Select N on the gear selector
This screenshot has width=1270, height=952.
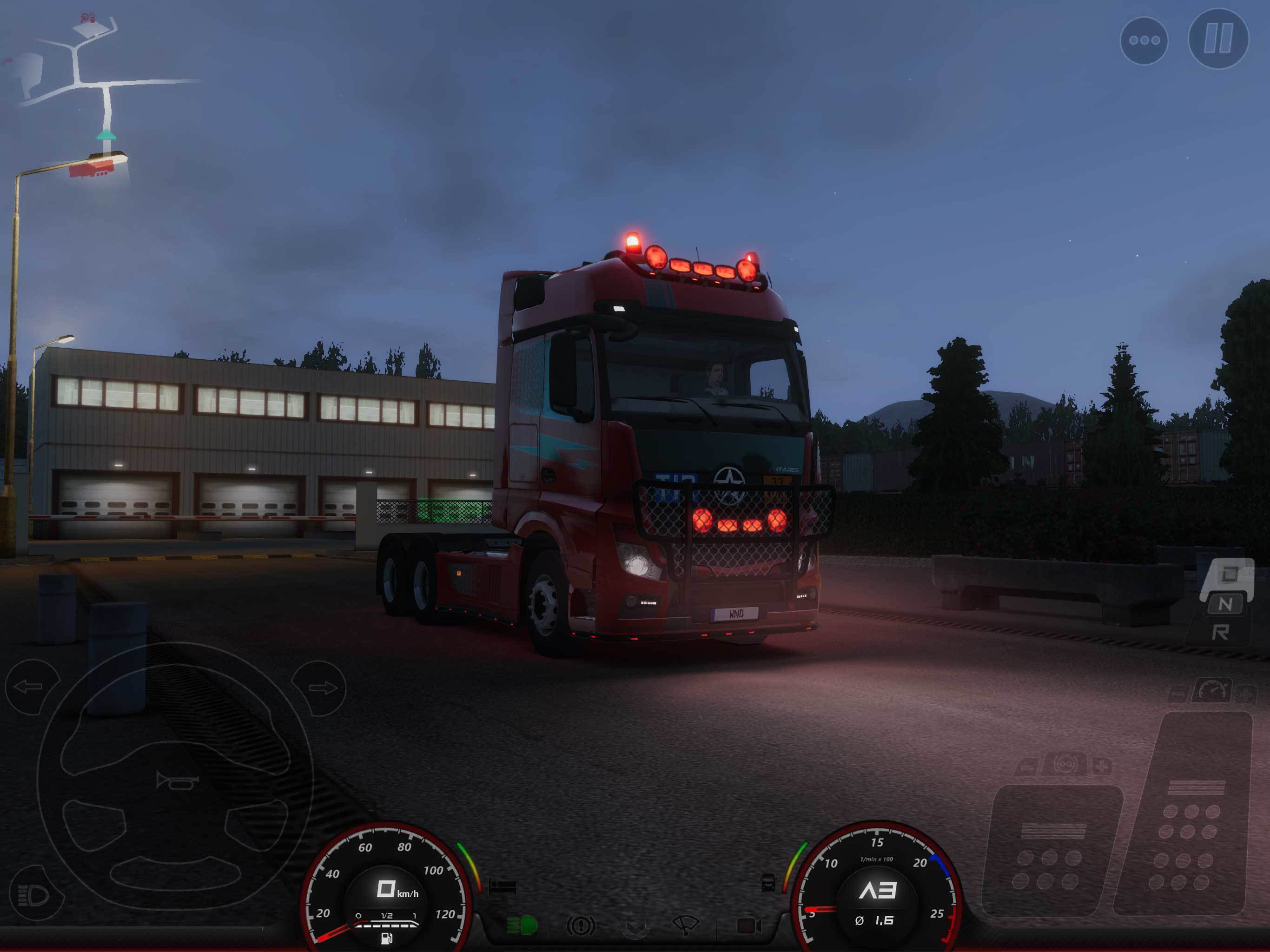[x=1226, y=603]
